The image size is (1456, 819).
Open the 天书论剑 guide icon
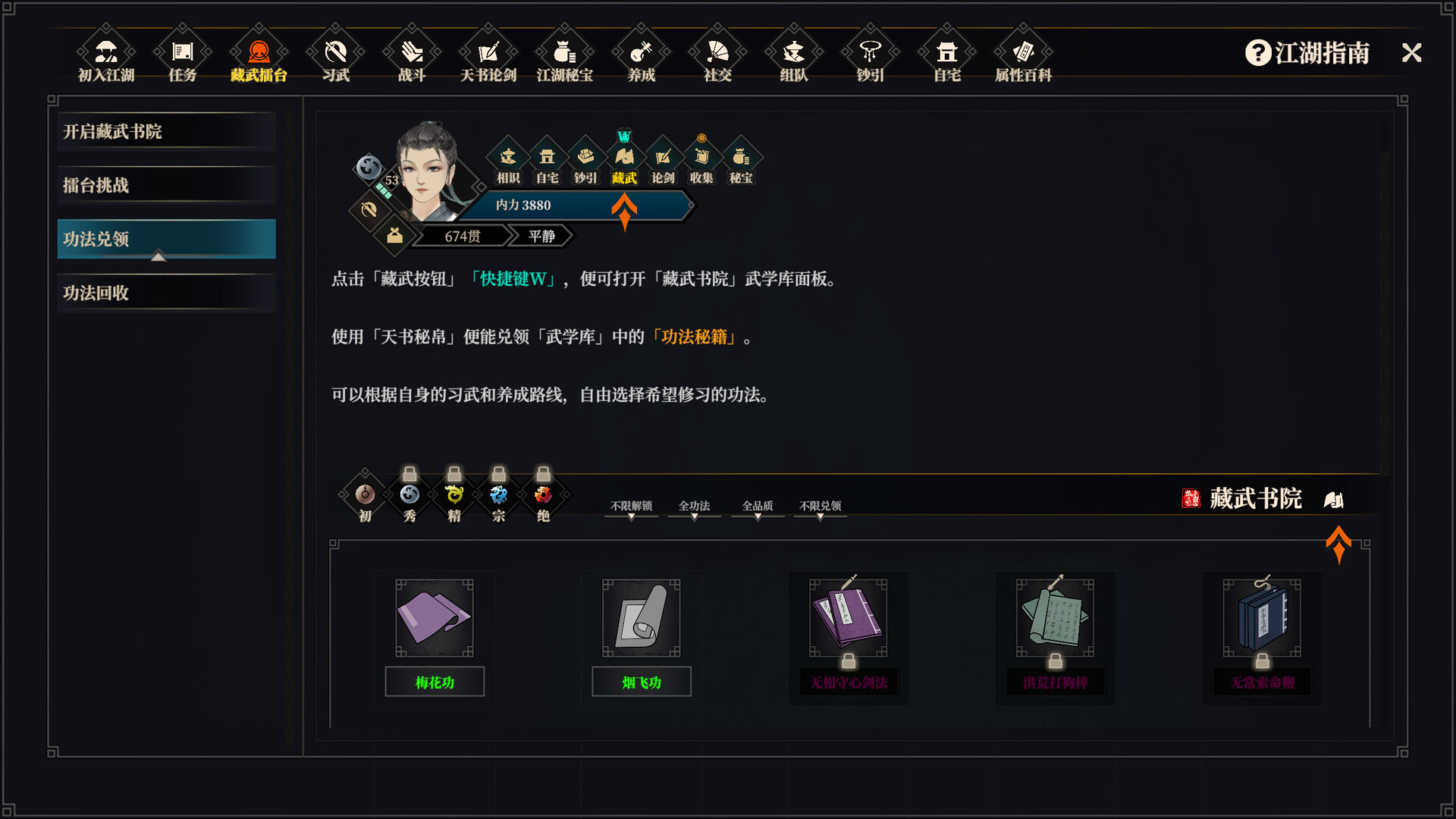(x=488, y=57)
